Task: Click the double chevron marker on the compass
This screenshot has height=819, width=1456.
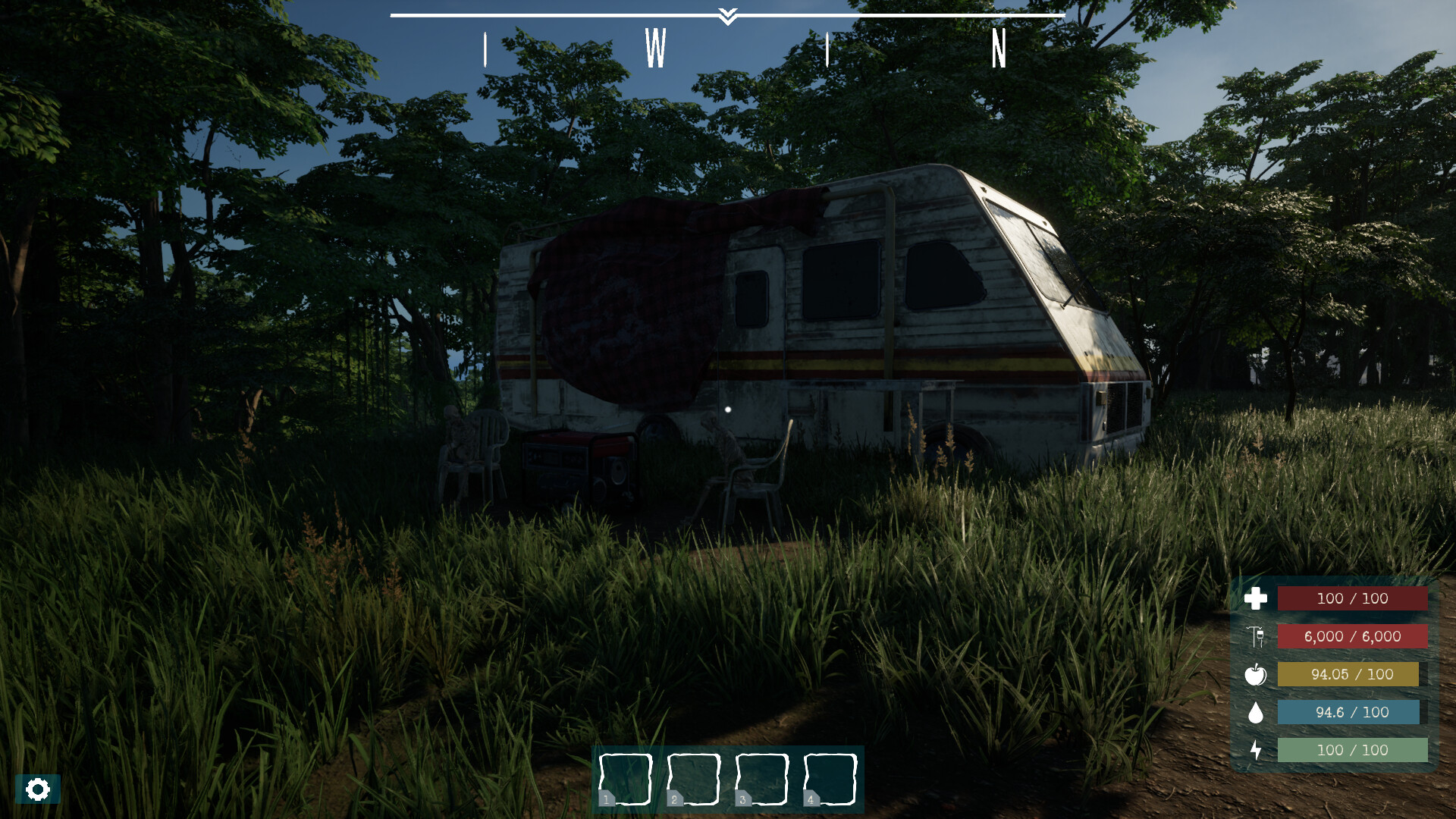Action: 727,17
